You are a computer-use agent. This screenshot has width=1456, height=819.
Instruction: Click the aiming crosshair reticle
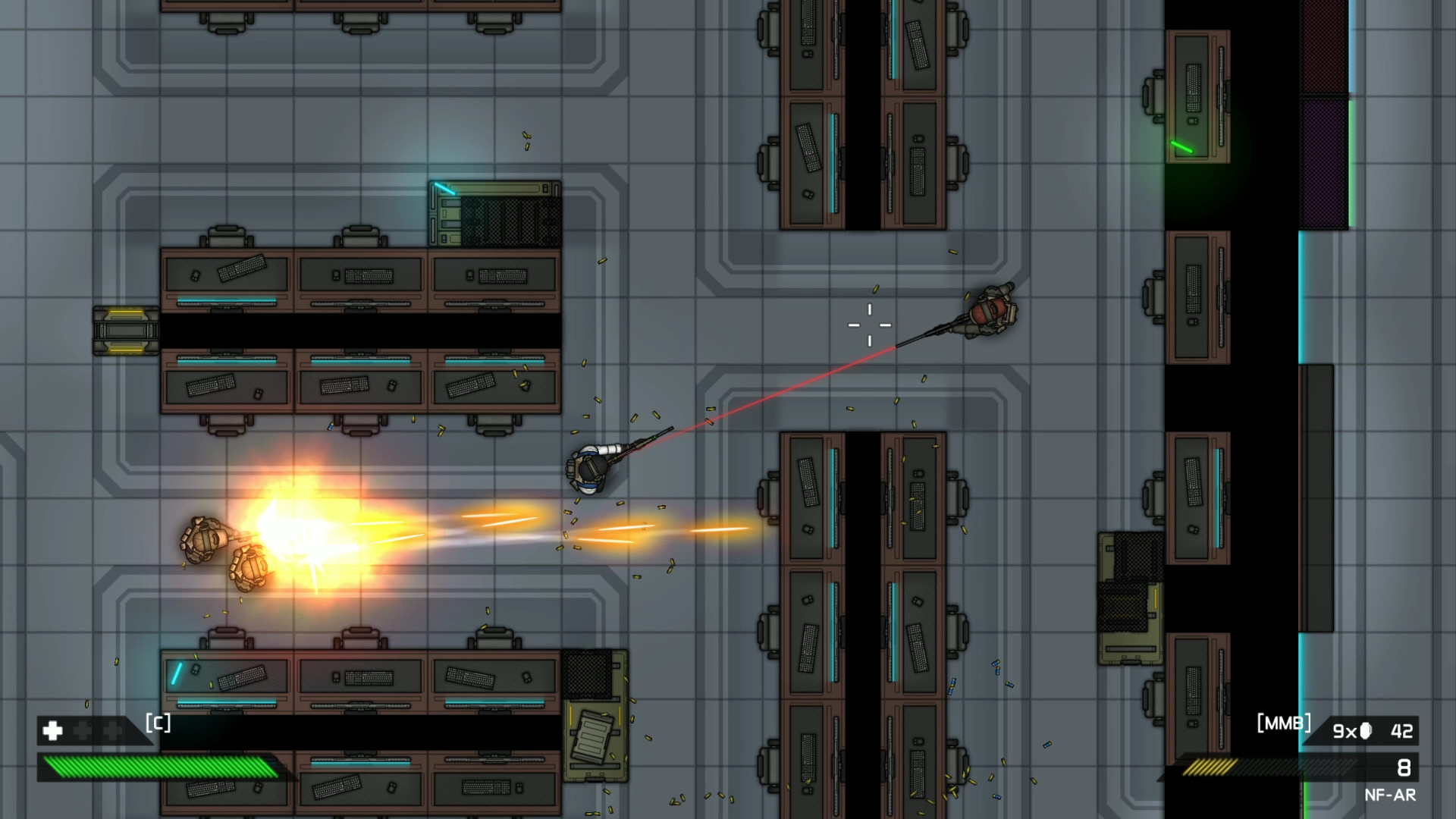pos(869,324)
